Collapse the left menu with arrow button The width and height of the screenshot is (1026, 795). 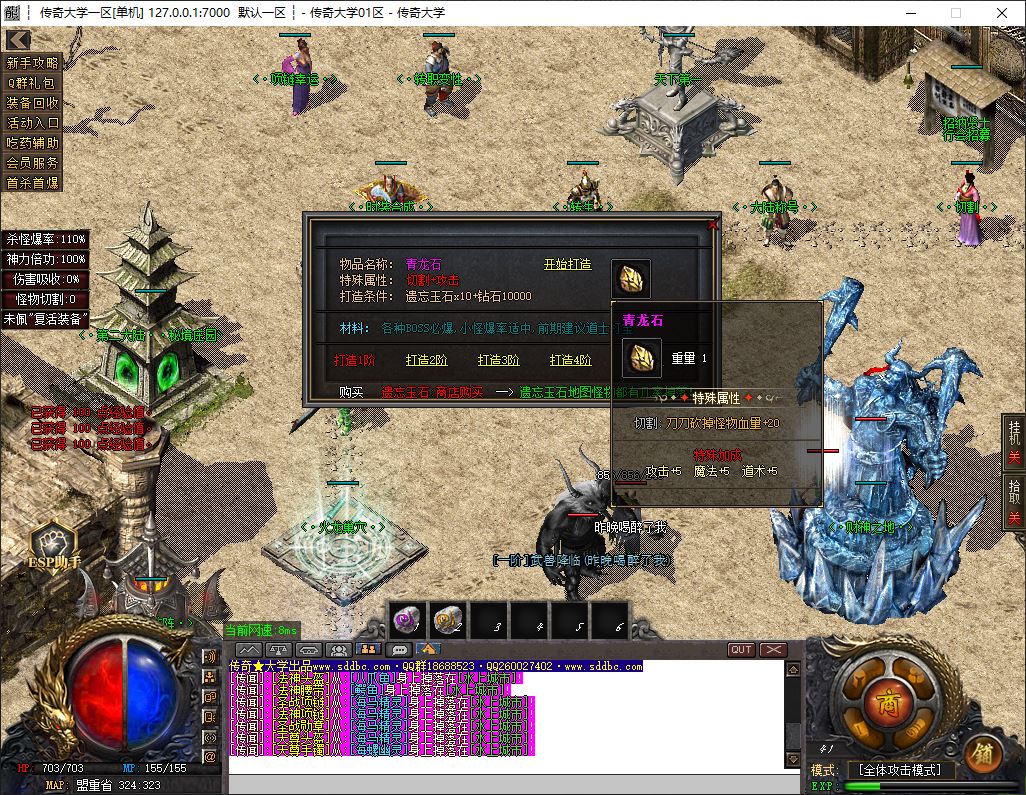(x=17, y=40)
